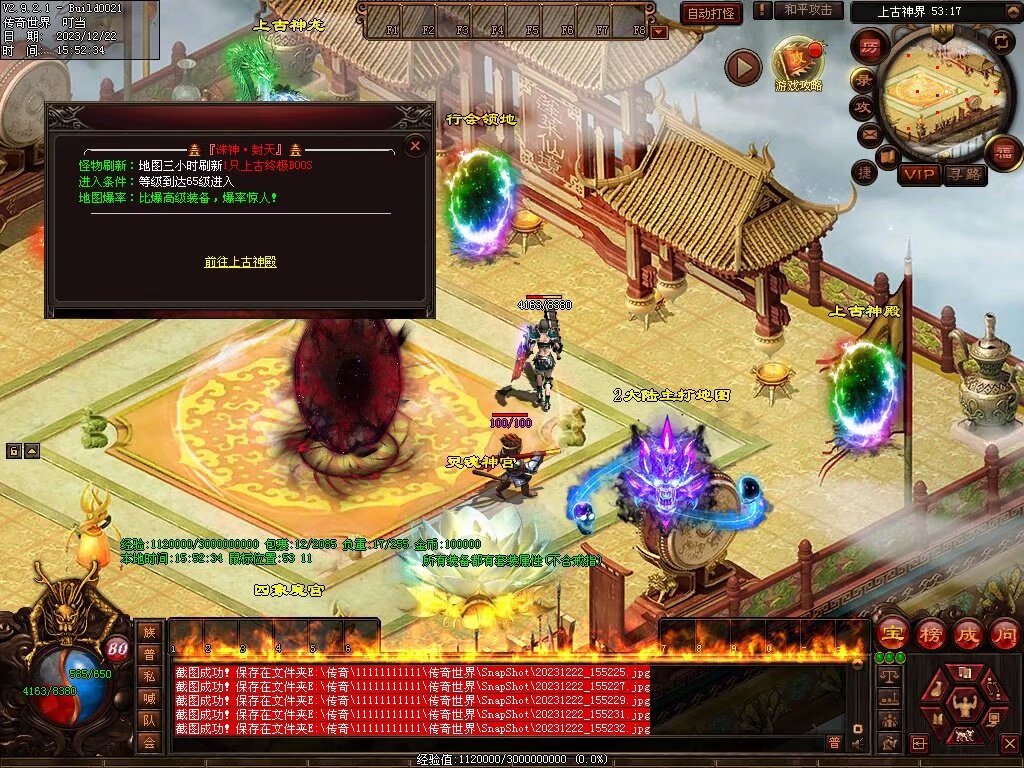Click the minimap refresh arrows button
The image size is (1024, 768).
[1003, 40]
